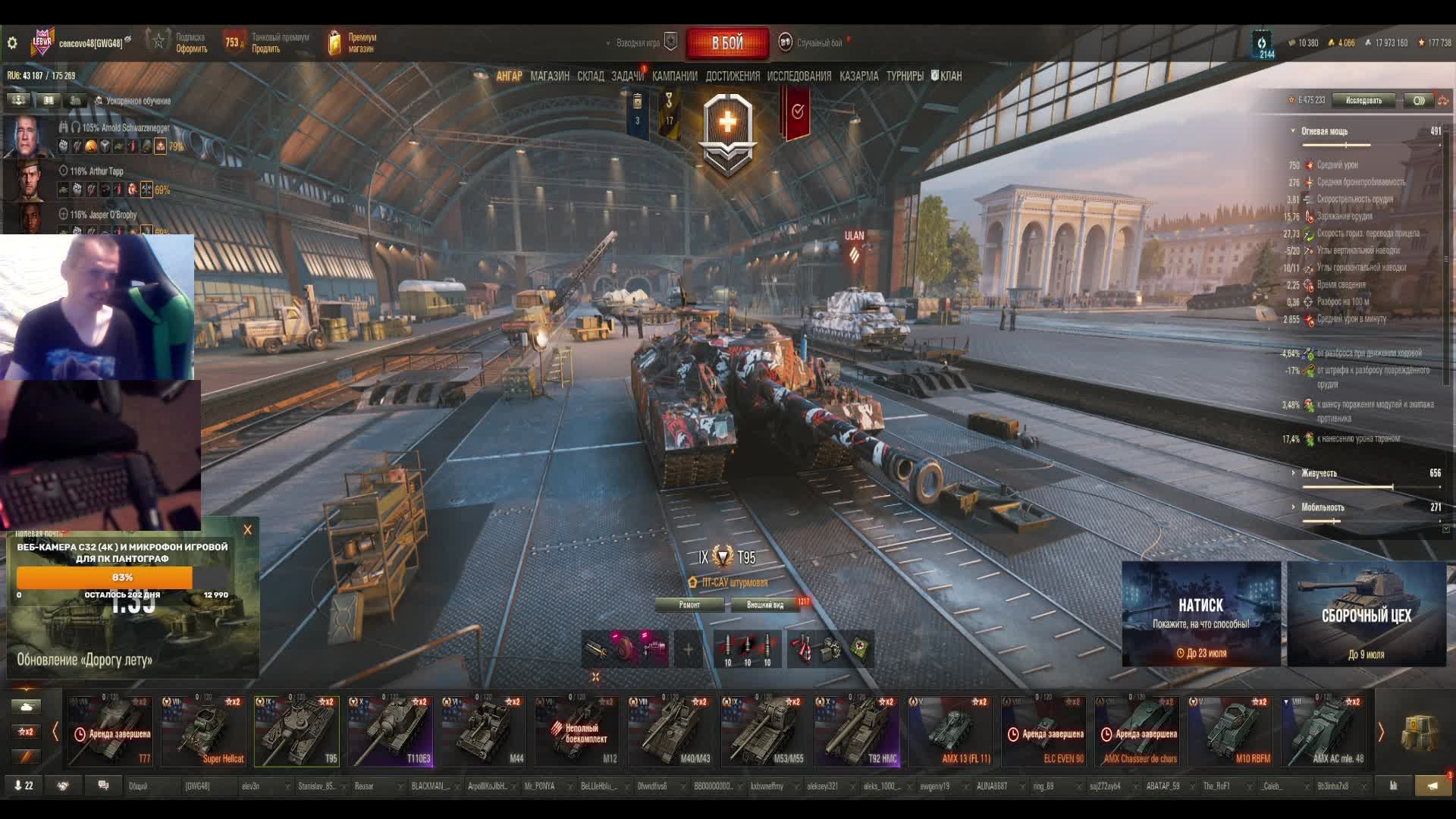Open Внешний вид exterior customization
The height and width of the screenshot is (819, 1456).
(765, 604)
